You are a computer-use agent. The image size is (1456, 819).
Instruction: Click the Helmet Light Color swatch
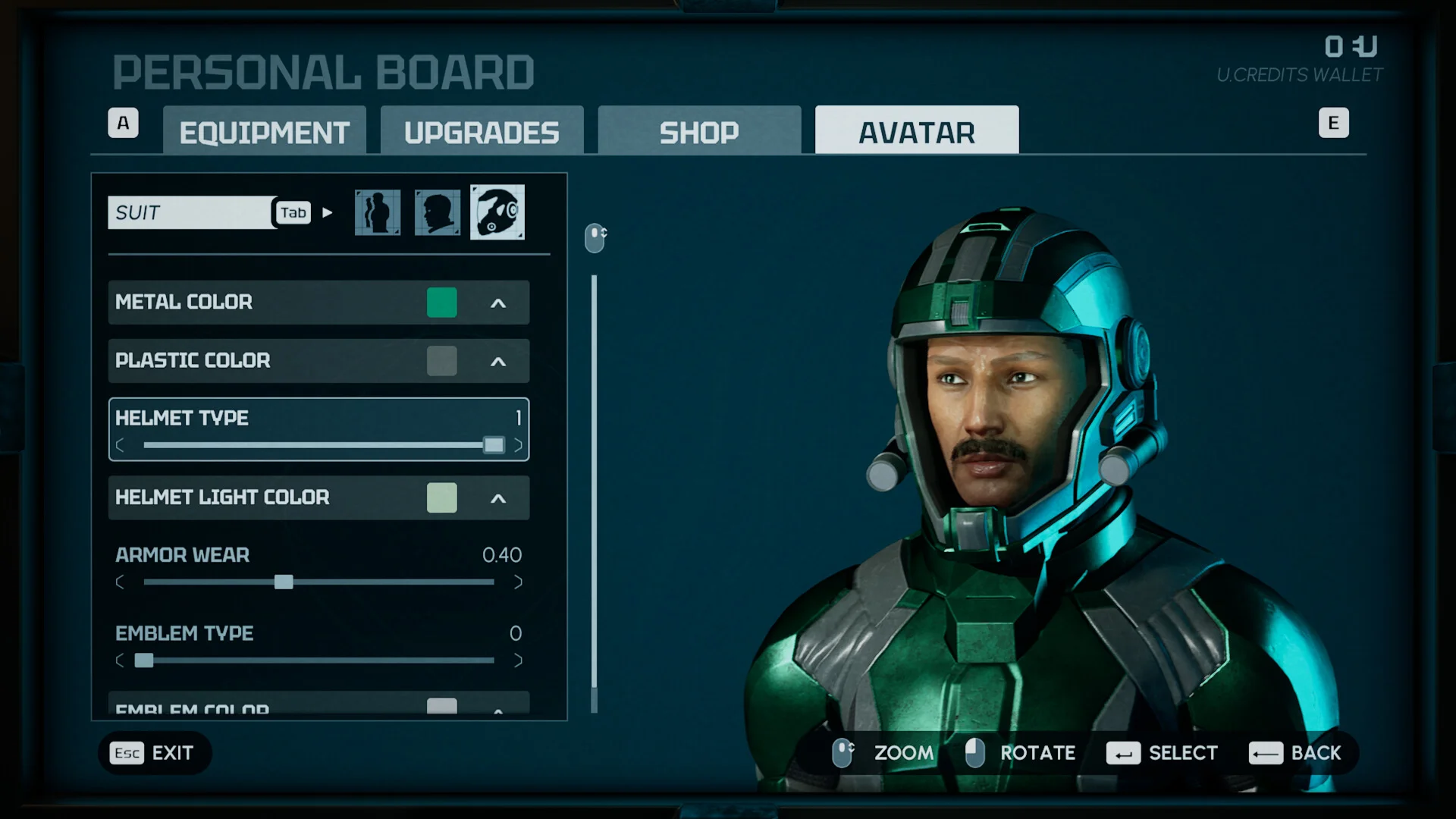[441, 498]
